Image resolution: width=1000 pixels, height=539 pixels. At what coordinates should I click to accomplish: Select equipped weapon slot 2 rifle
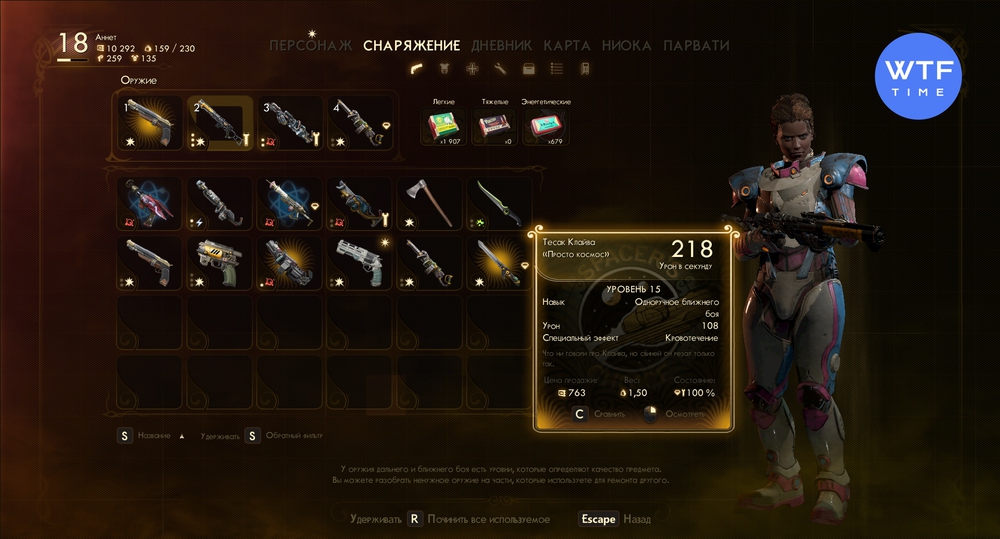click(x=220, y=123)
